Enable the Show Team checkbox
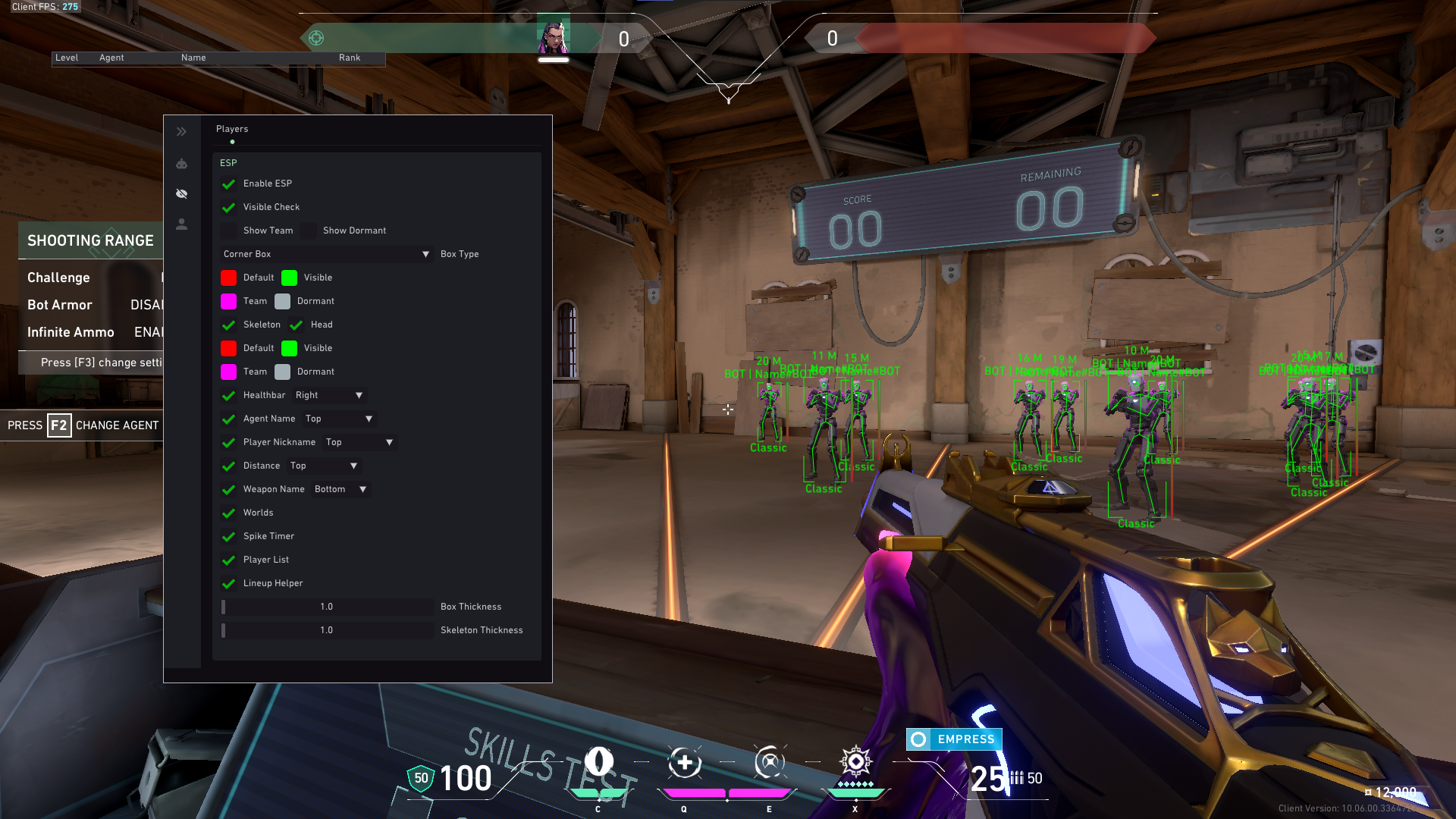Image resolution: width=1456 pixels, height=819 pixels. pos(228,231)
